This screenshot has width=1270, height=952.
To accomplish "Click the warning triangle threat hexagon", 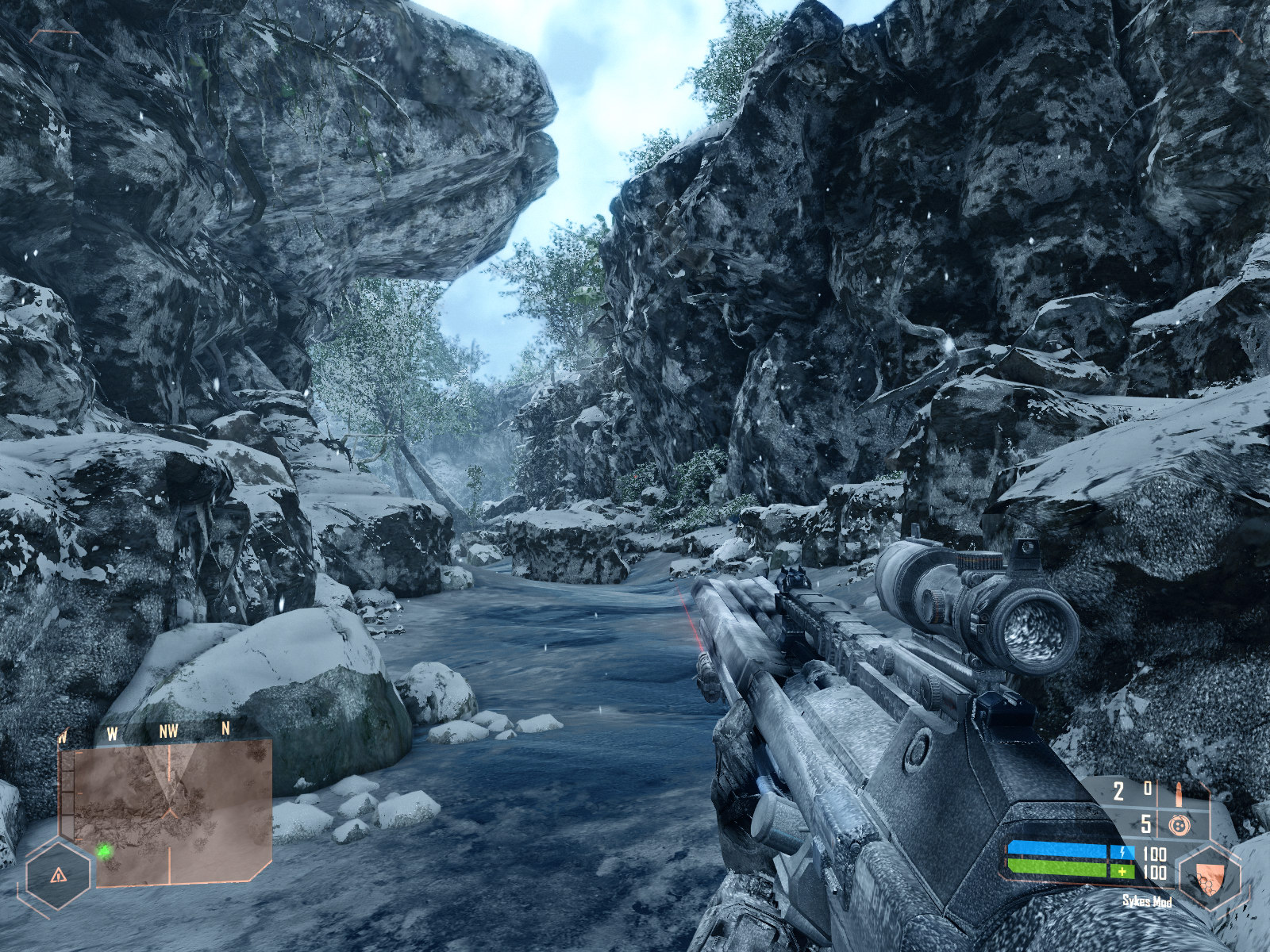I will 57,875.
